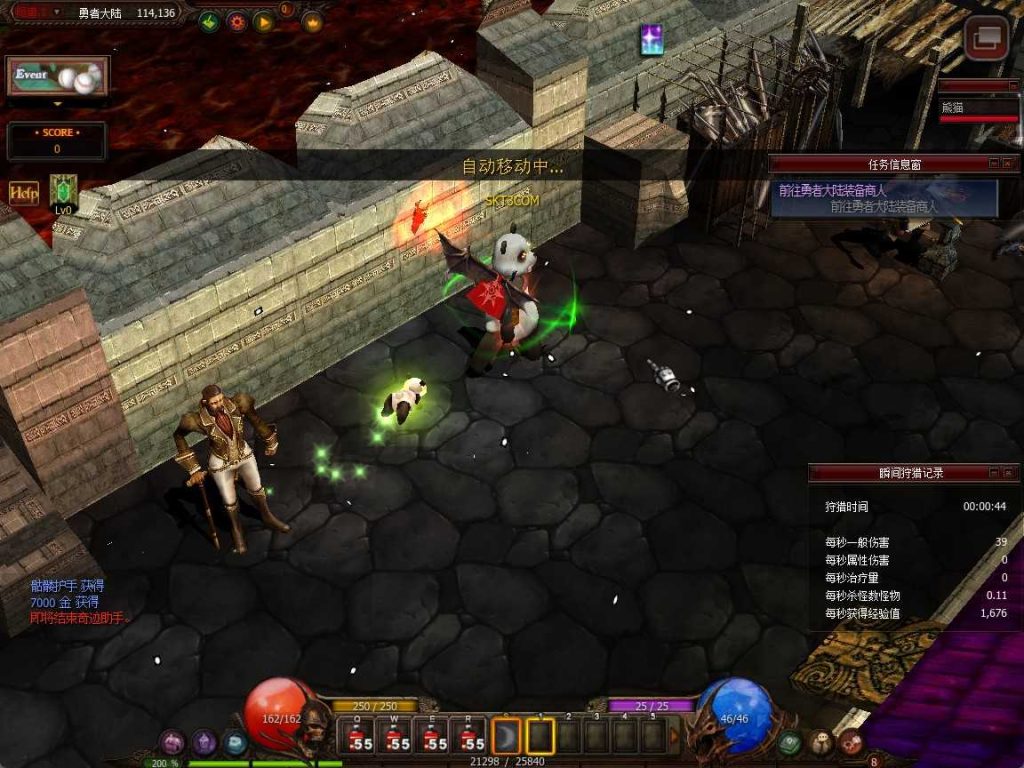This screenshot has width=1024, height=768.
Task: Use the potion in the Q slot
Action: pyautogui.click(x=358, y=737)
